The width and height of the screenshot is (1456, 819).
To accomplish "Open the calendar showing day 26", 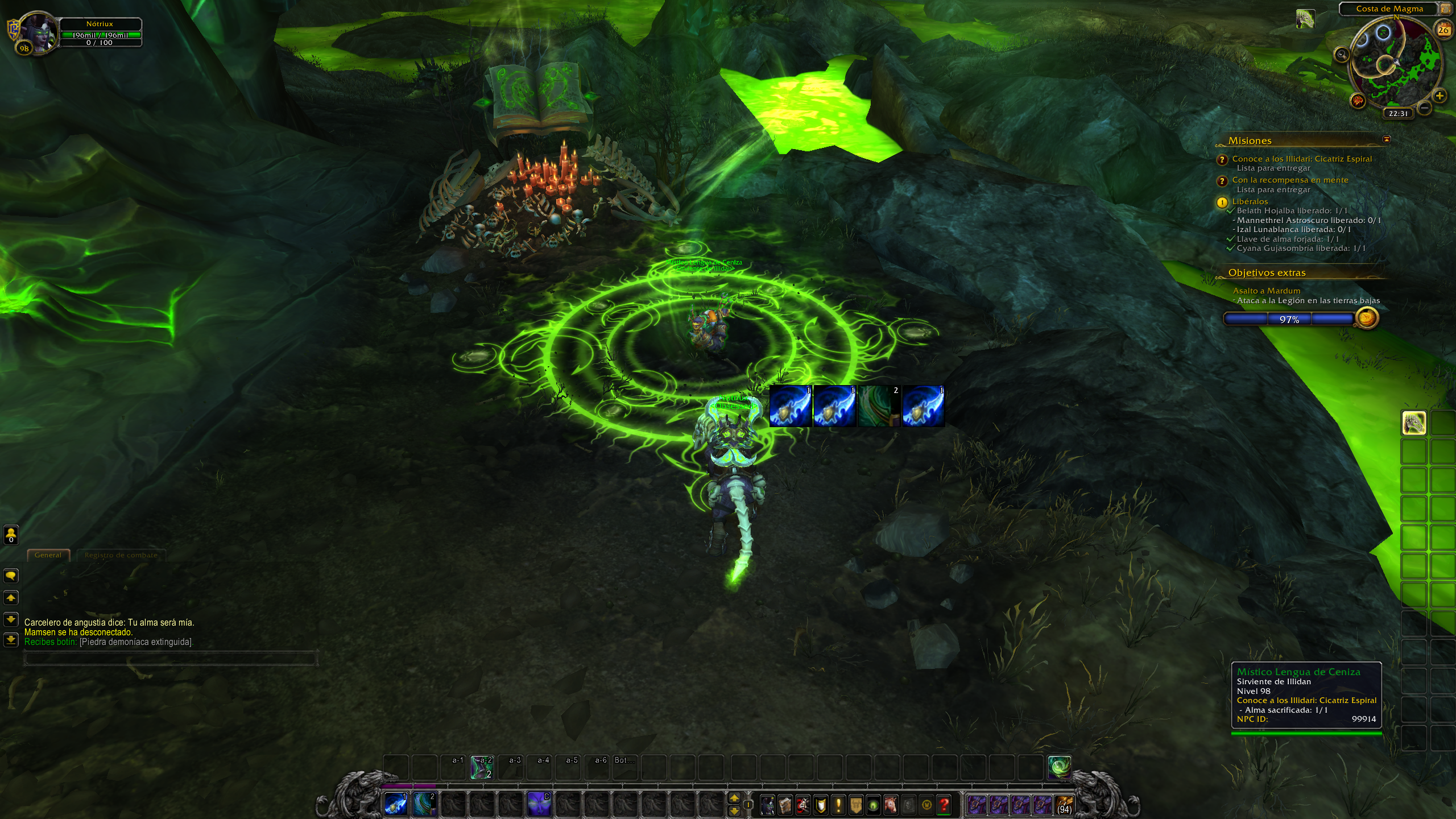I will (1443, 30).
